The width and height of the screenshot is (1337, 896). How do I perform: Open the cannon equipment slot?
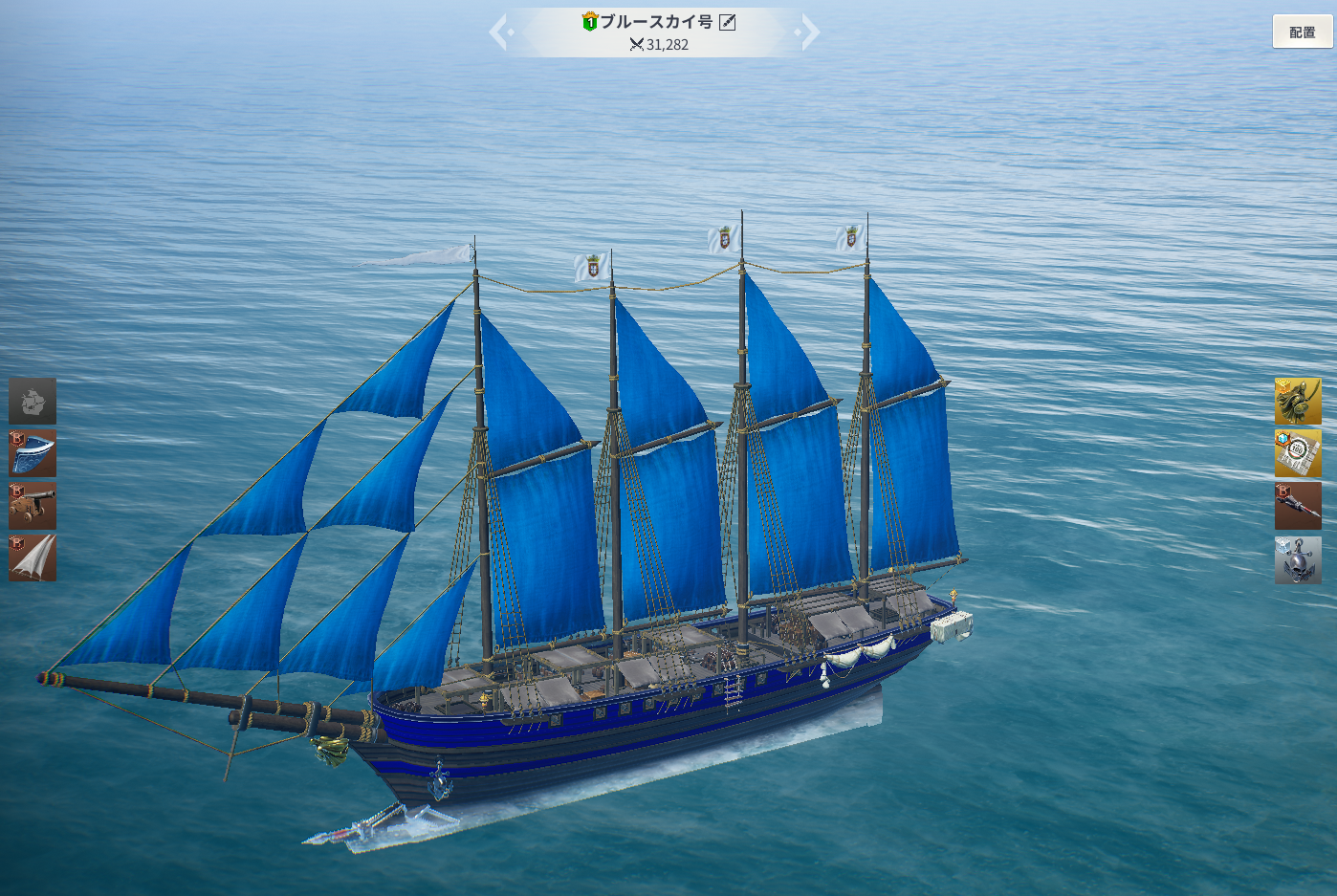33,506
